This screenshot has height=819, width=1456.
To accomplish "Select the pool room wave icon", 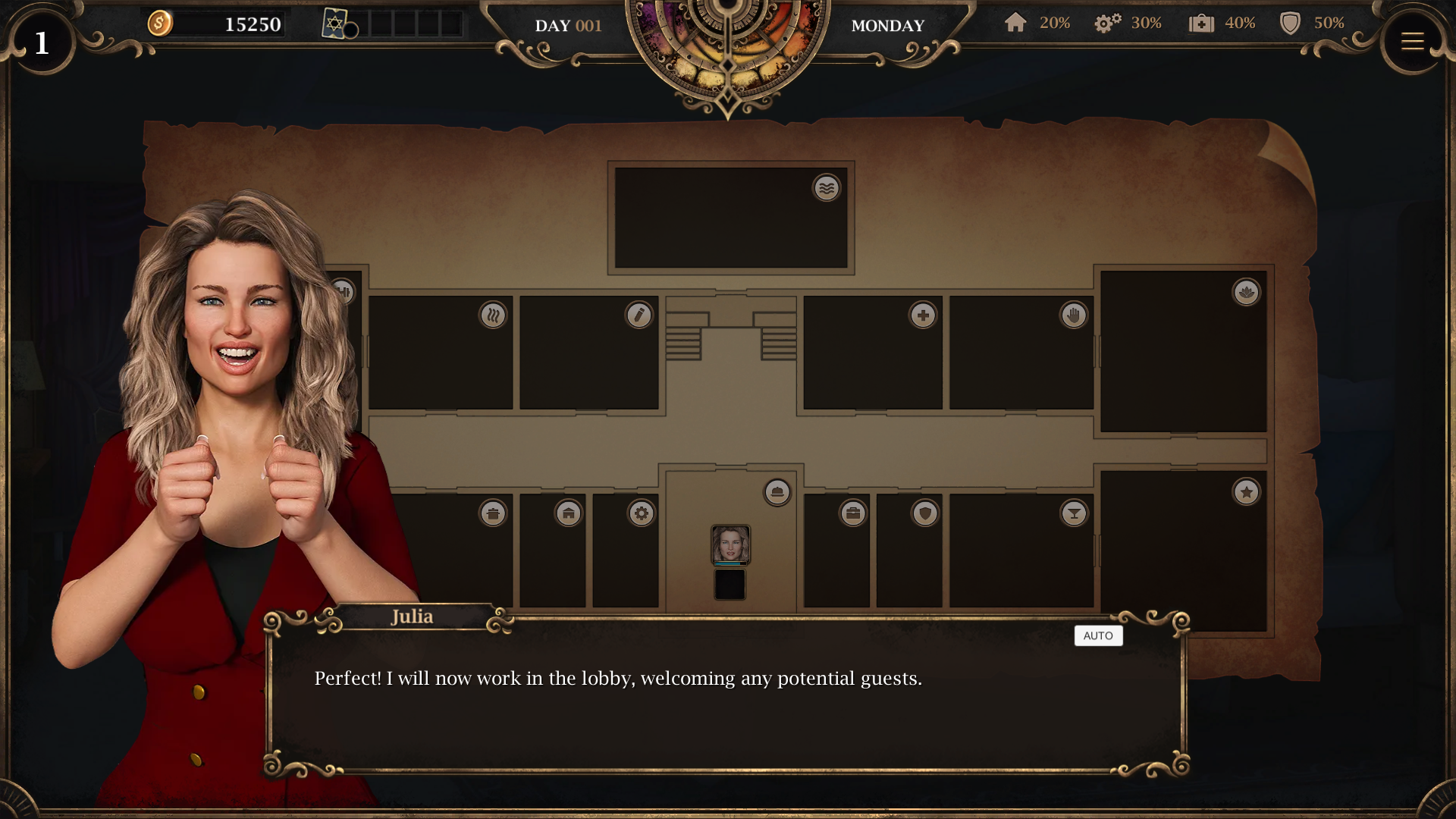I will pos(827,187).
